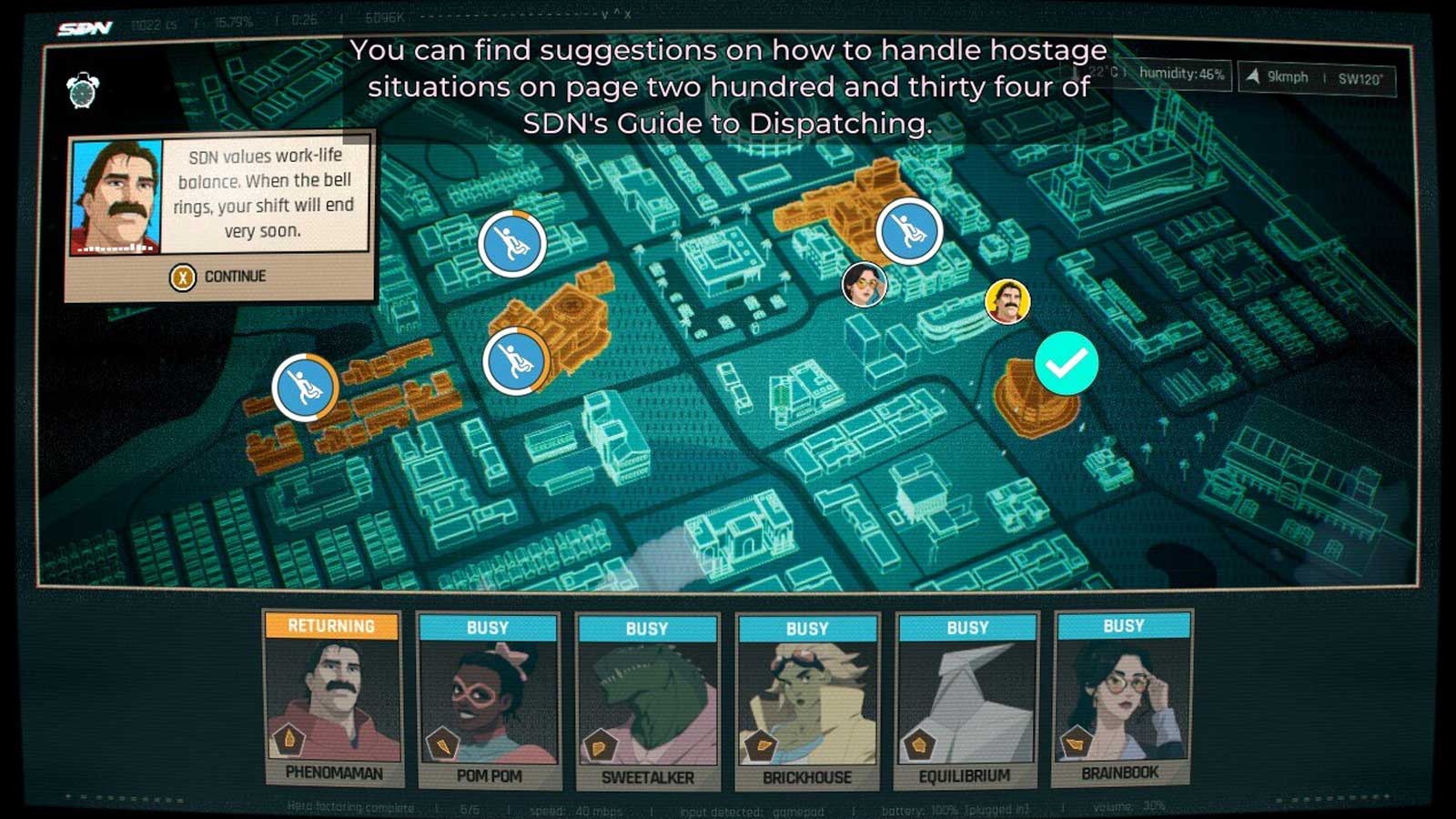Image resolution: width=1456 pixels, height=819 pixels.
Task: Select the Brainbook hero card
Action: click(1122, 698)
